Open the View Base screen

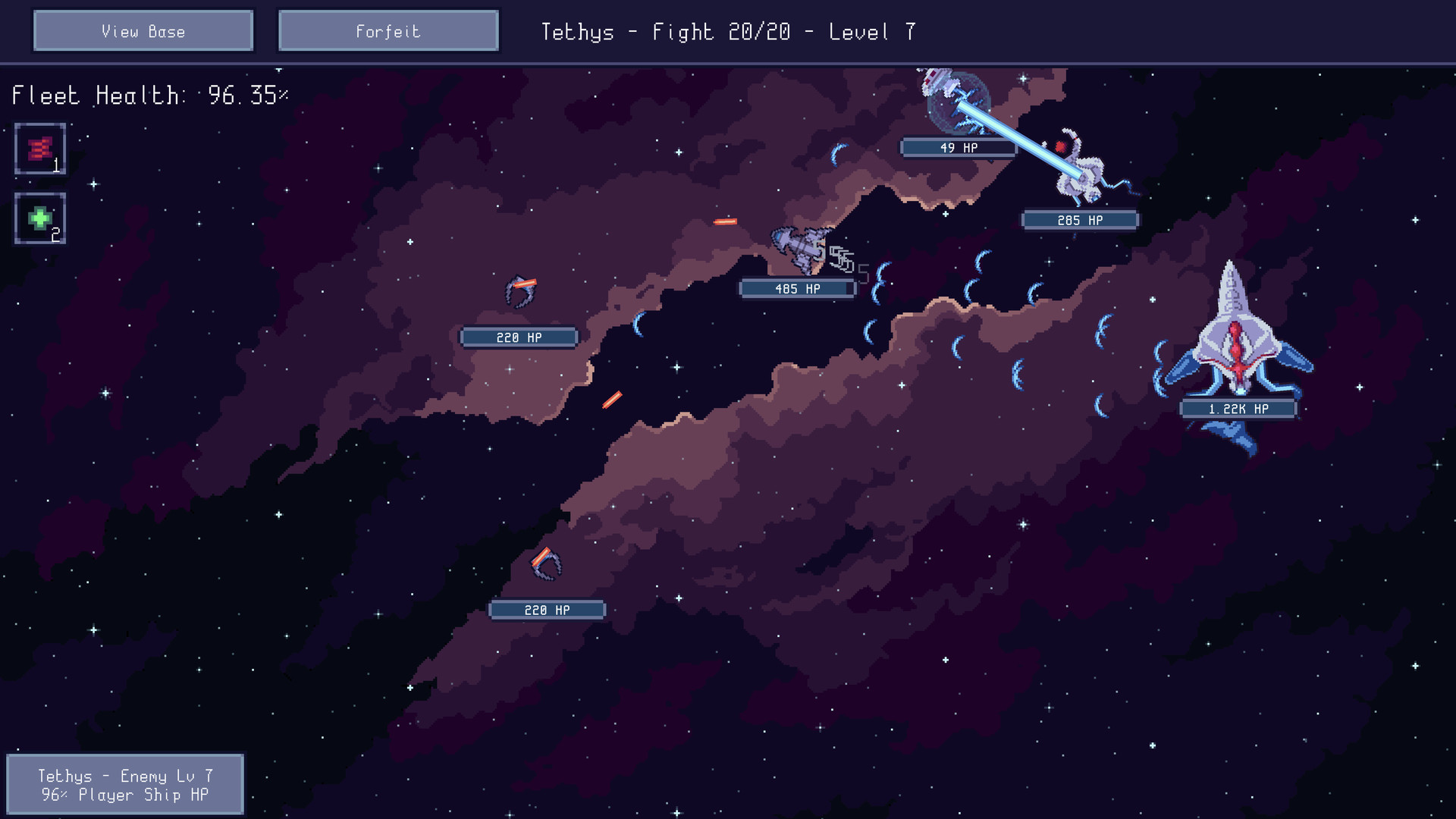[x=143, y=31]
